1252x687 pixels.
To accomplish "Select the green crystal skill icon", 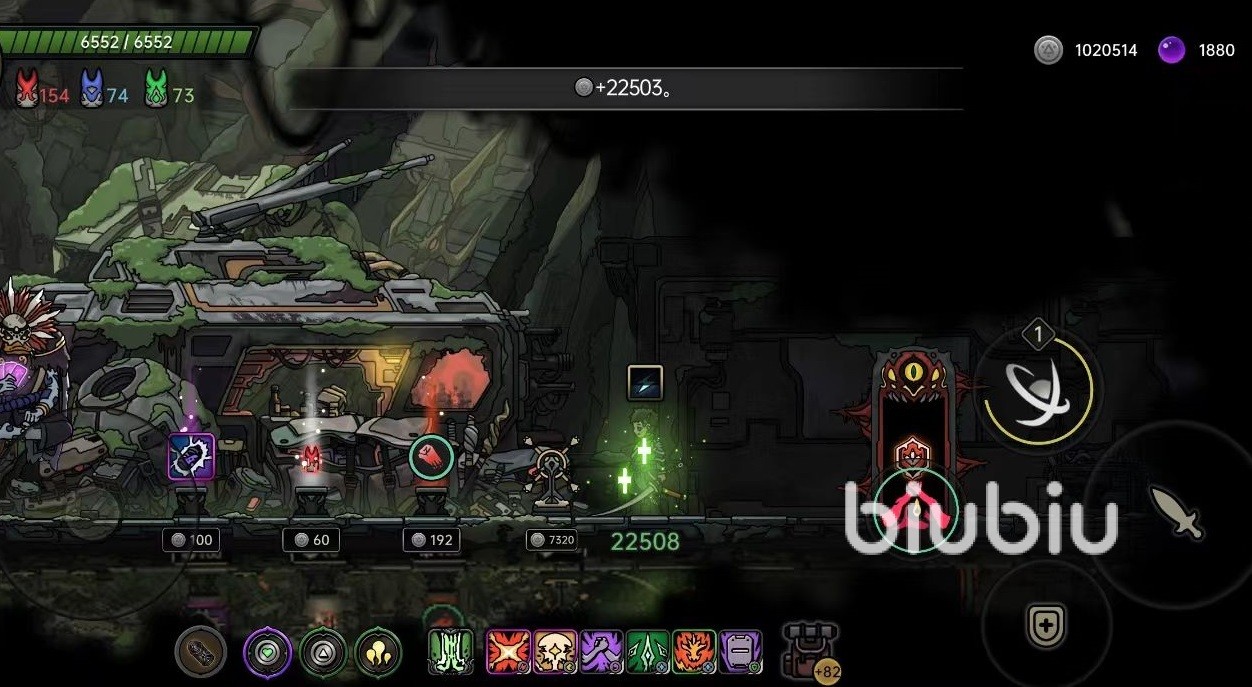I will [648, 652].
